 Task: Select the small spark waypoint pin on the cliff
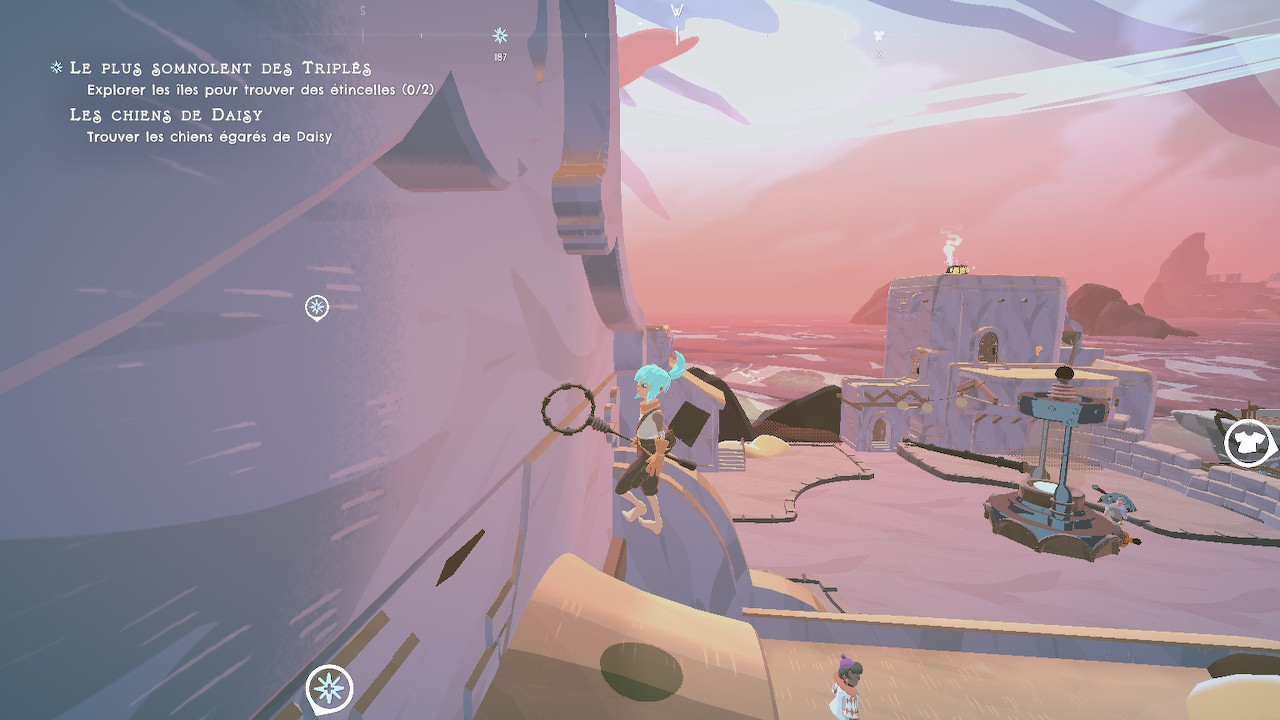pos(317,307)
